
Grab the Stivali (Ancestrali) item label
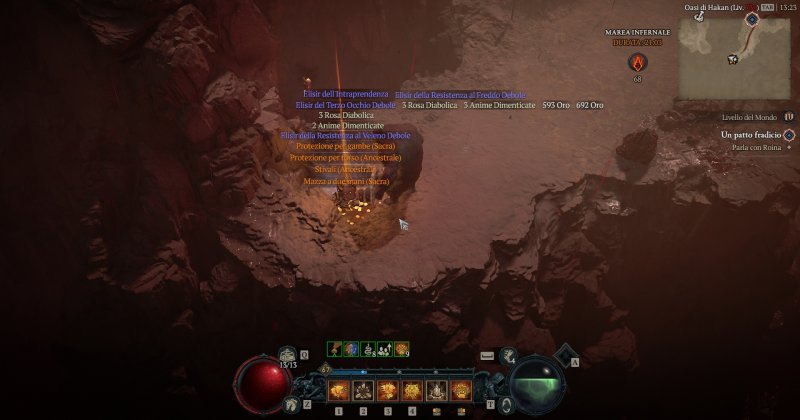click(x=338, y=170)
